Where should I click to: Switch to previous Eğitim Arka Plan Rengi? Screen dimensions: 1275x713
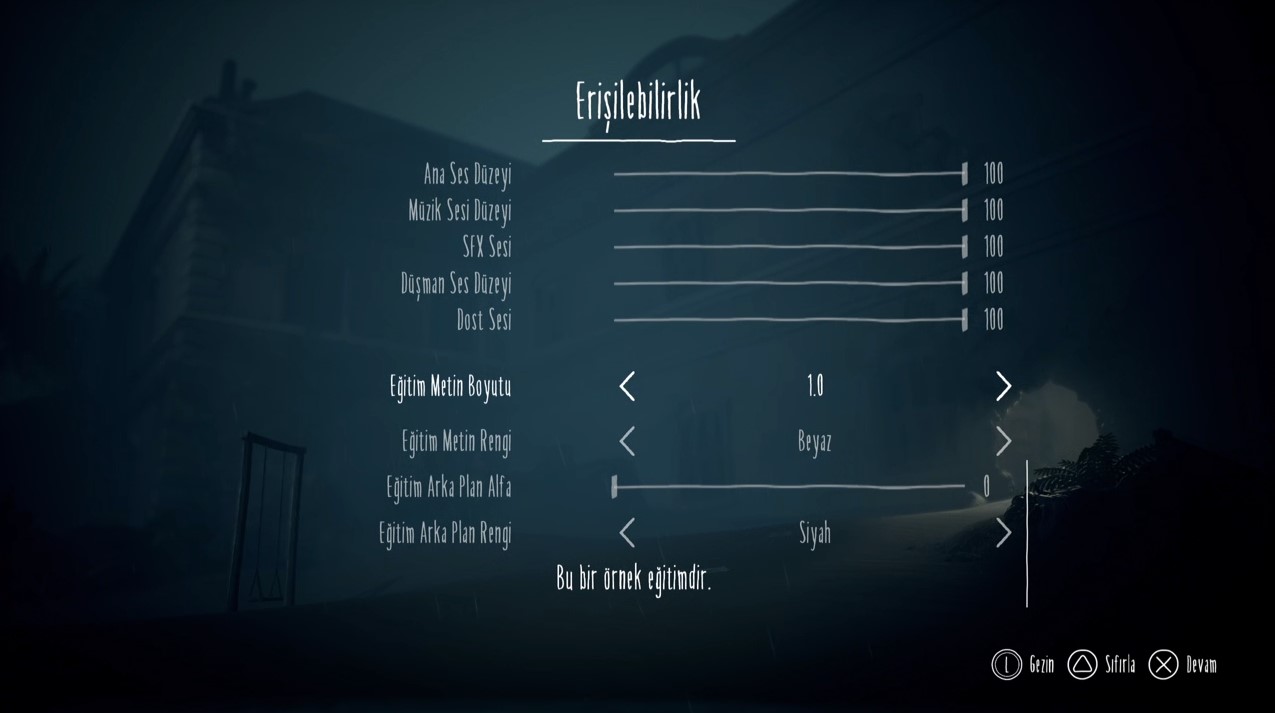click(627, 533)
